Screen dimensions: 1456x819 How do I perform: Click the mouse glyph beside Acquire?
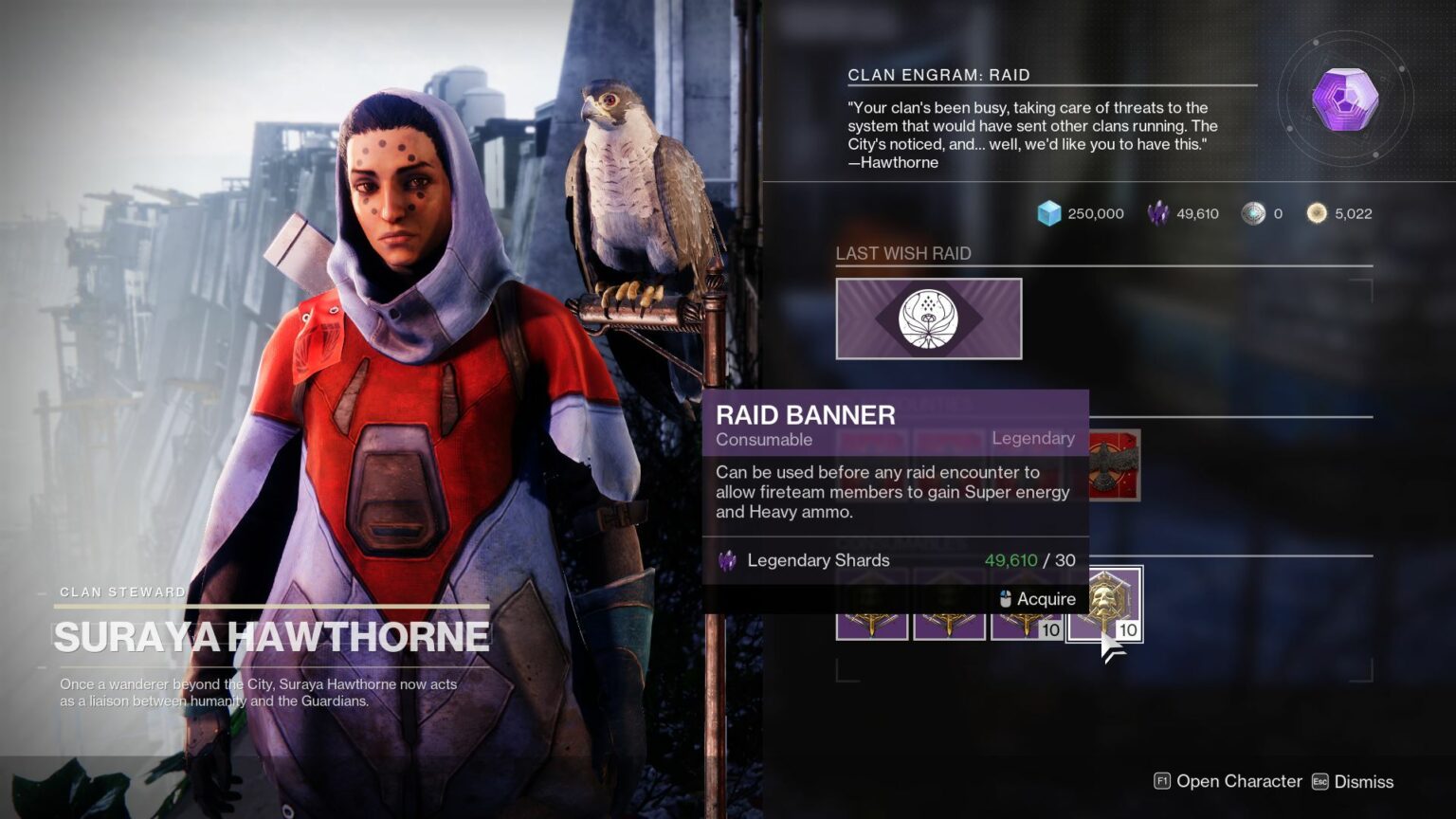tap(1004, 598)
